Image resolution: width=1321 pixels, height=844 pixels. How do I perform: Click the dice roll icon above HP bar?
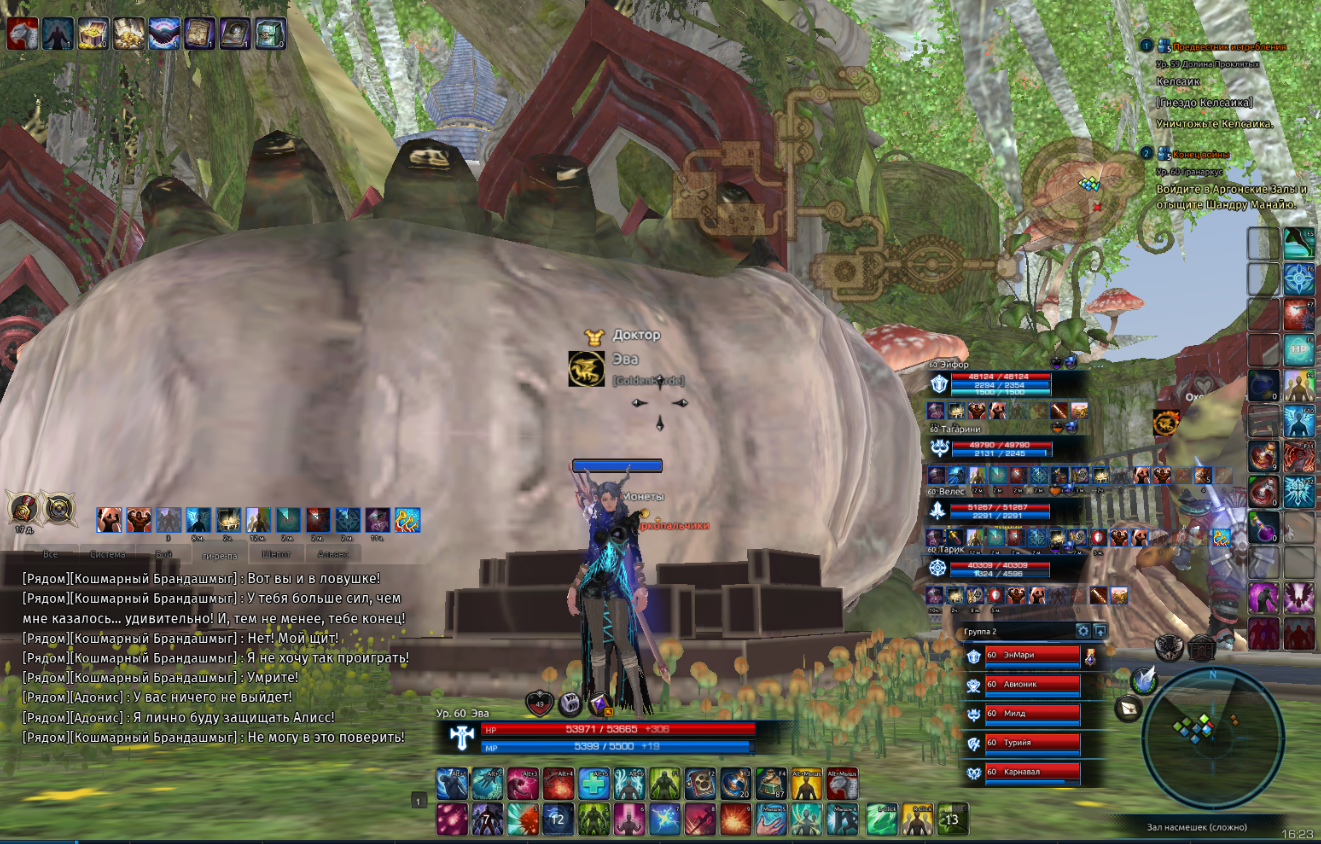[x=569, y=704]
